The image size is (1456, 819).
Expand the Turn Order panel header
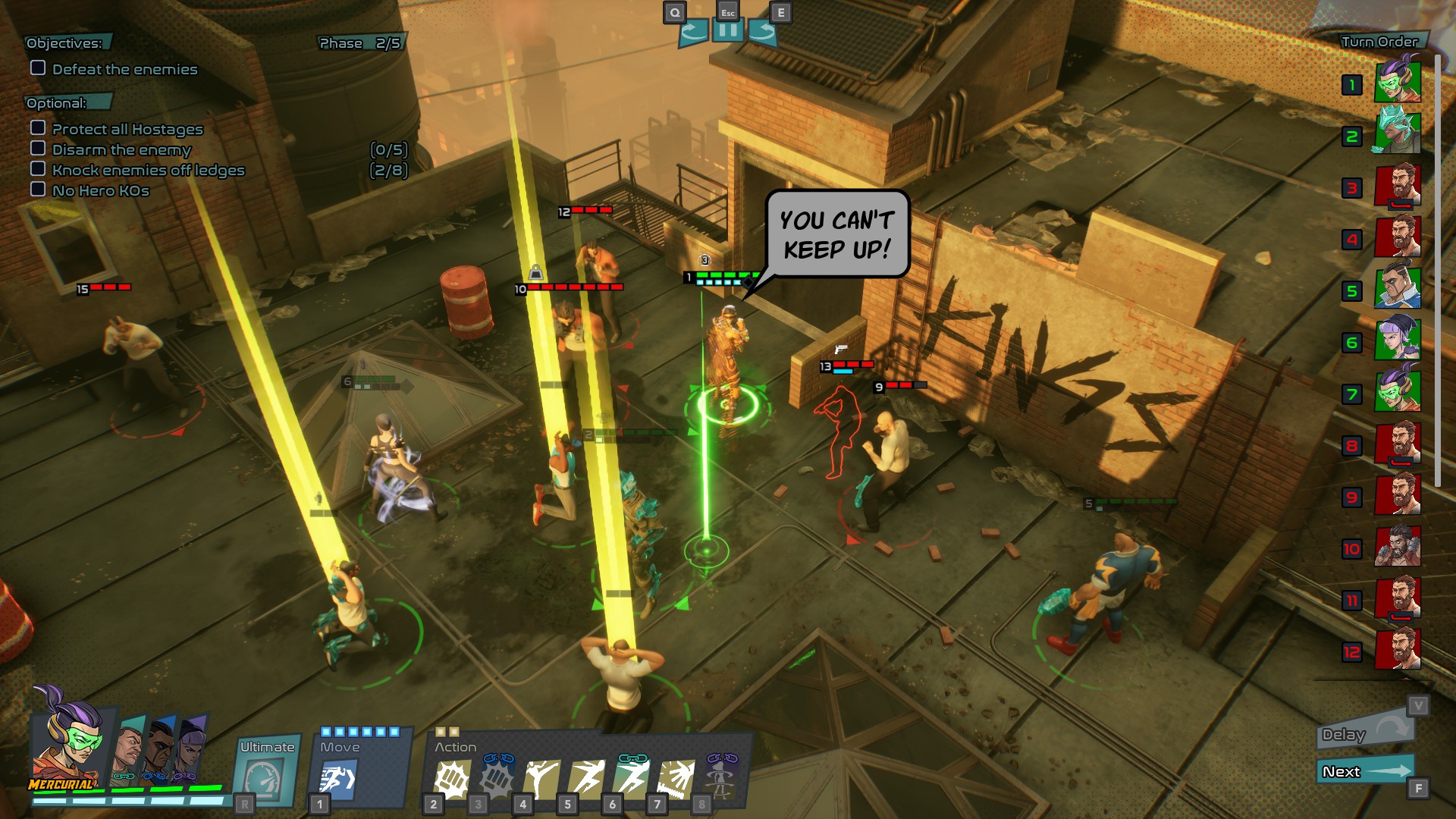click(x=1378, y=42)
